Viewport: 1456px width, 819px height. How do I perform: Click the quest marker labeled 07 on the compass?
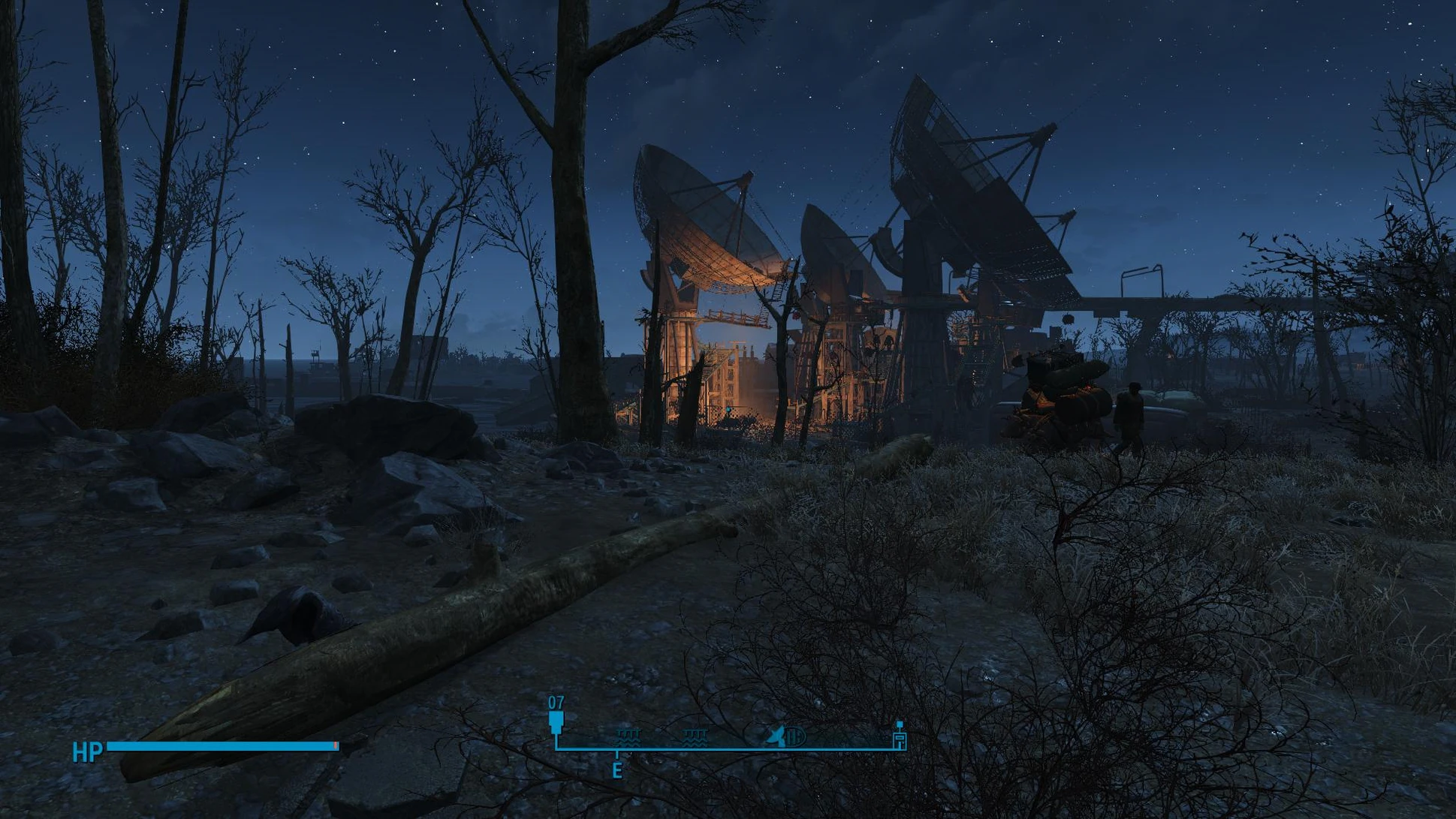pyautogui.click(x=556, y=722)
